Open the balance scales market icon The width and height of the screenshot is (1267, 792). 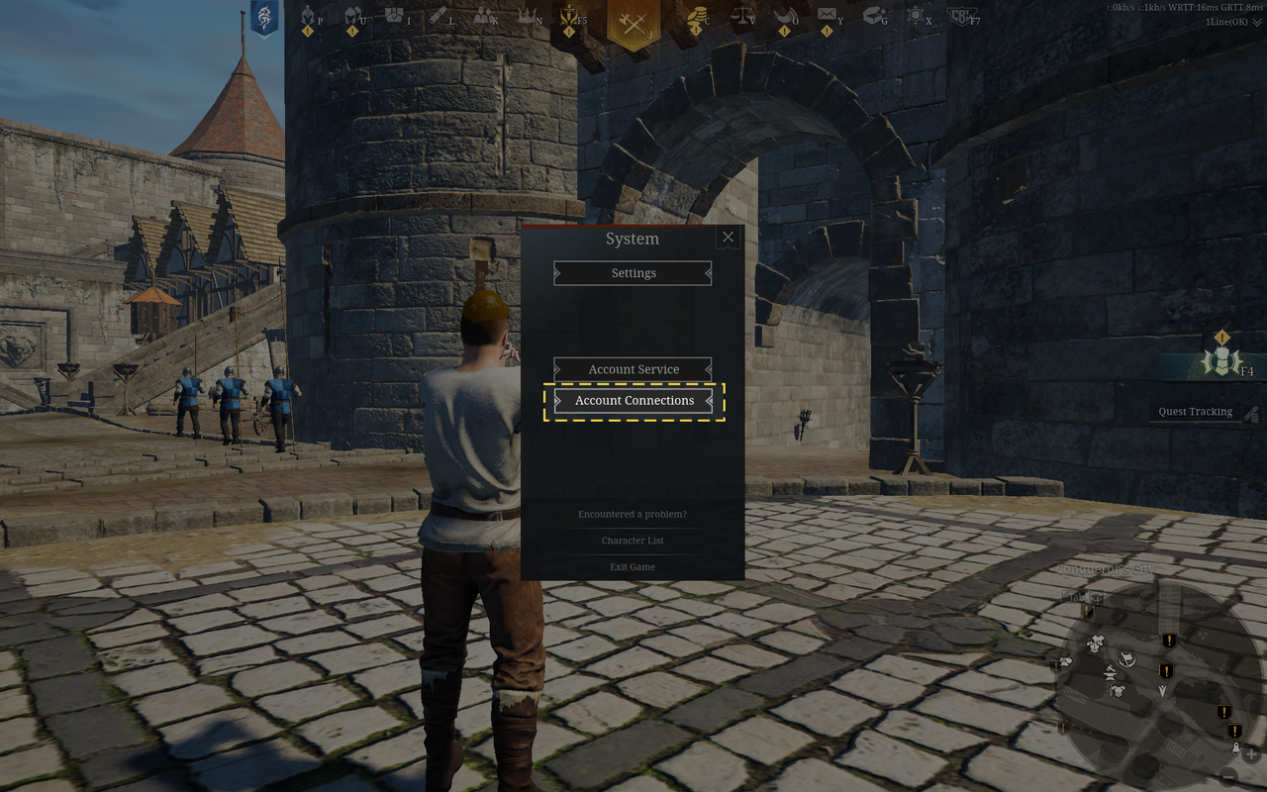(743, 17)
